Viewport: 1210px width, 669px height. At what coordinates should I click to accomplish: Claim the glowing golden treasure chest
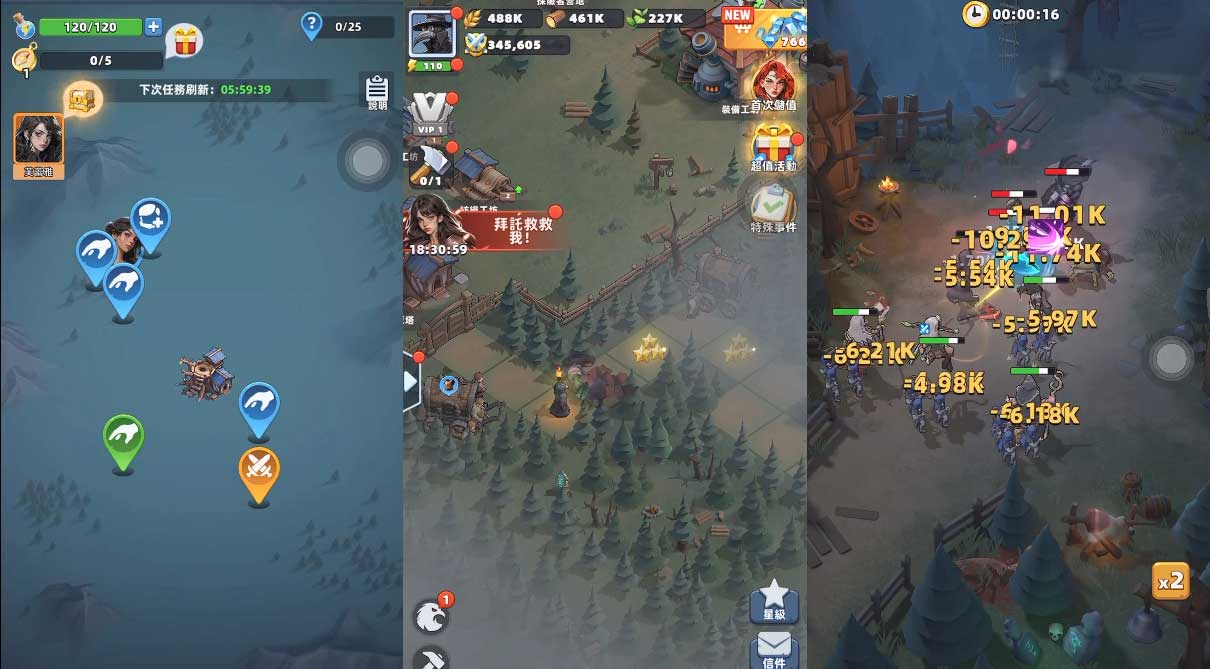pos(82,98)
